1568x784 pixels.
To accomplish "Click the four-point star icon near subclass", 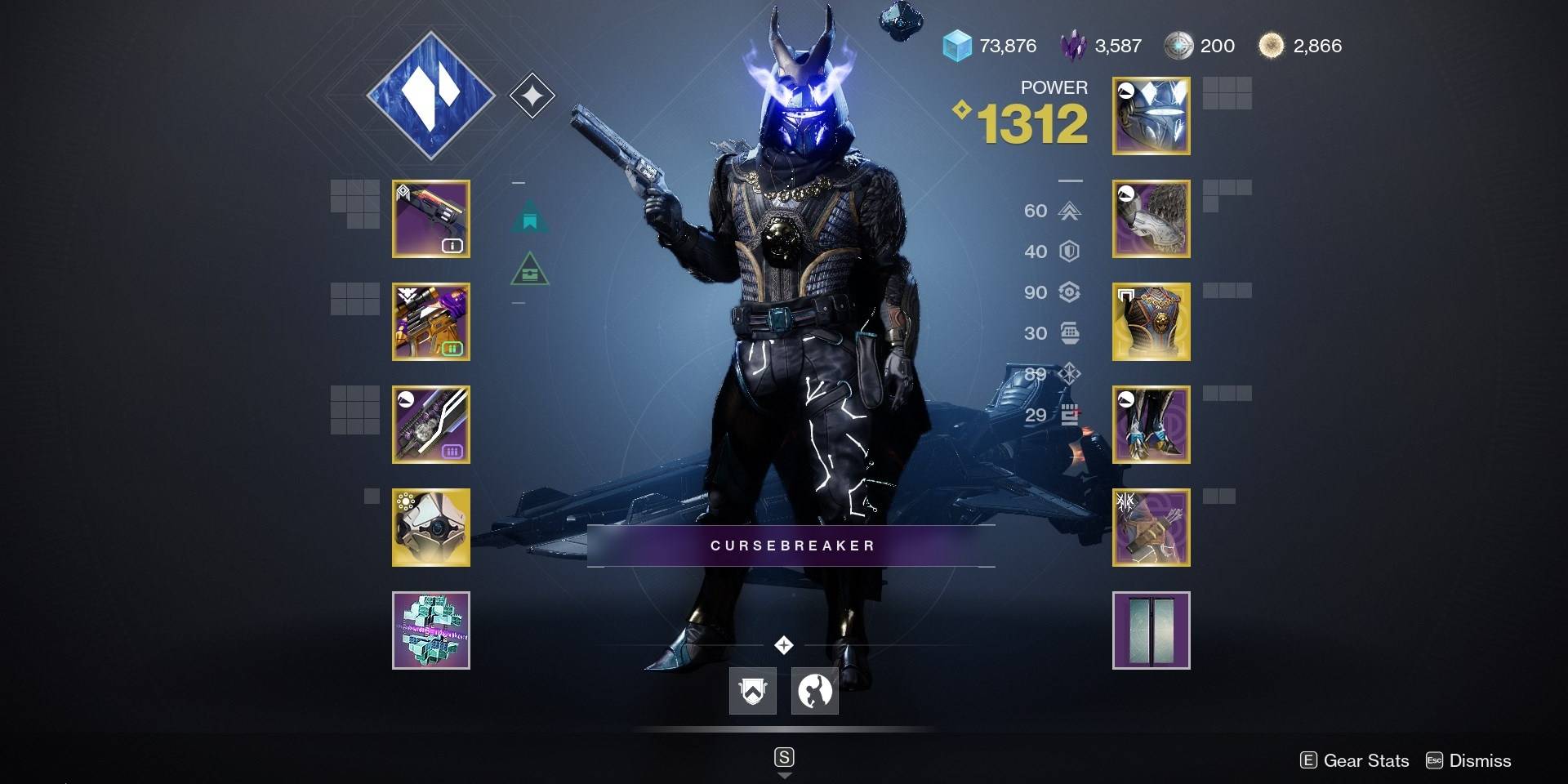I will (532, 96).
